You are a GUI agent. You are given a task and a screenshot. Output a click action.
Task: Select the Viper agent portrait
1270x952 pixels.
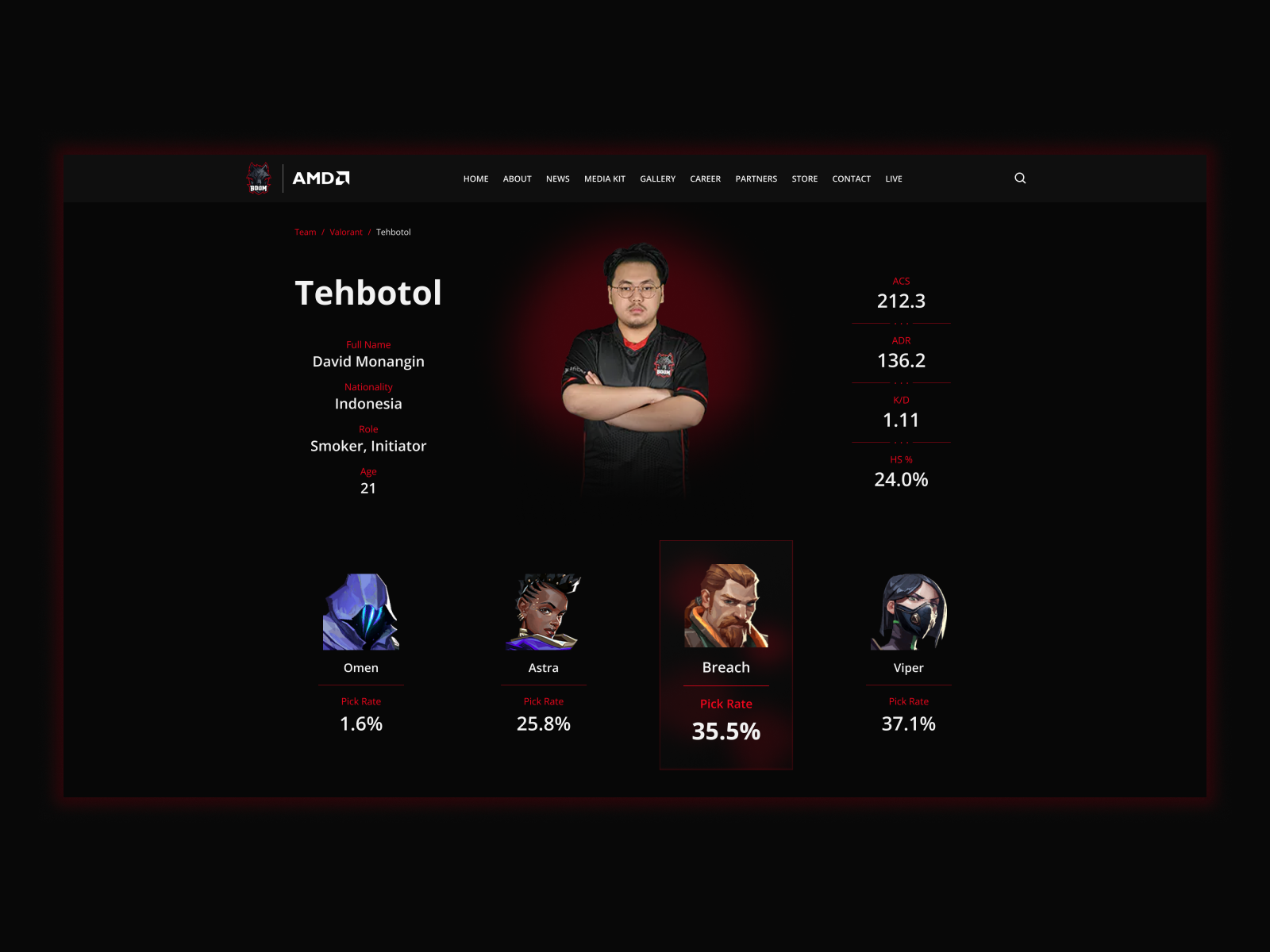[x=908, y=611]
